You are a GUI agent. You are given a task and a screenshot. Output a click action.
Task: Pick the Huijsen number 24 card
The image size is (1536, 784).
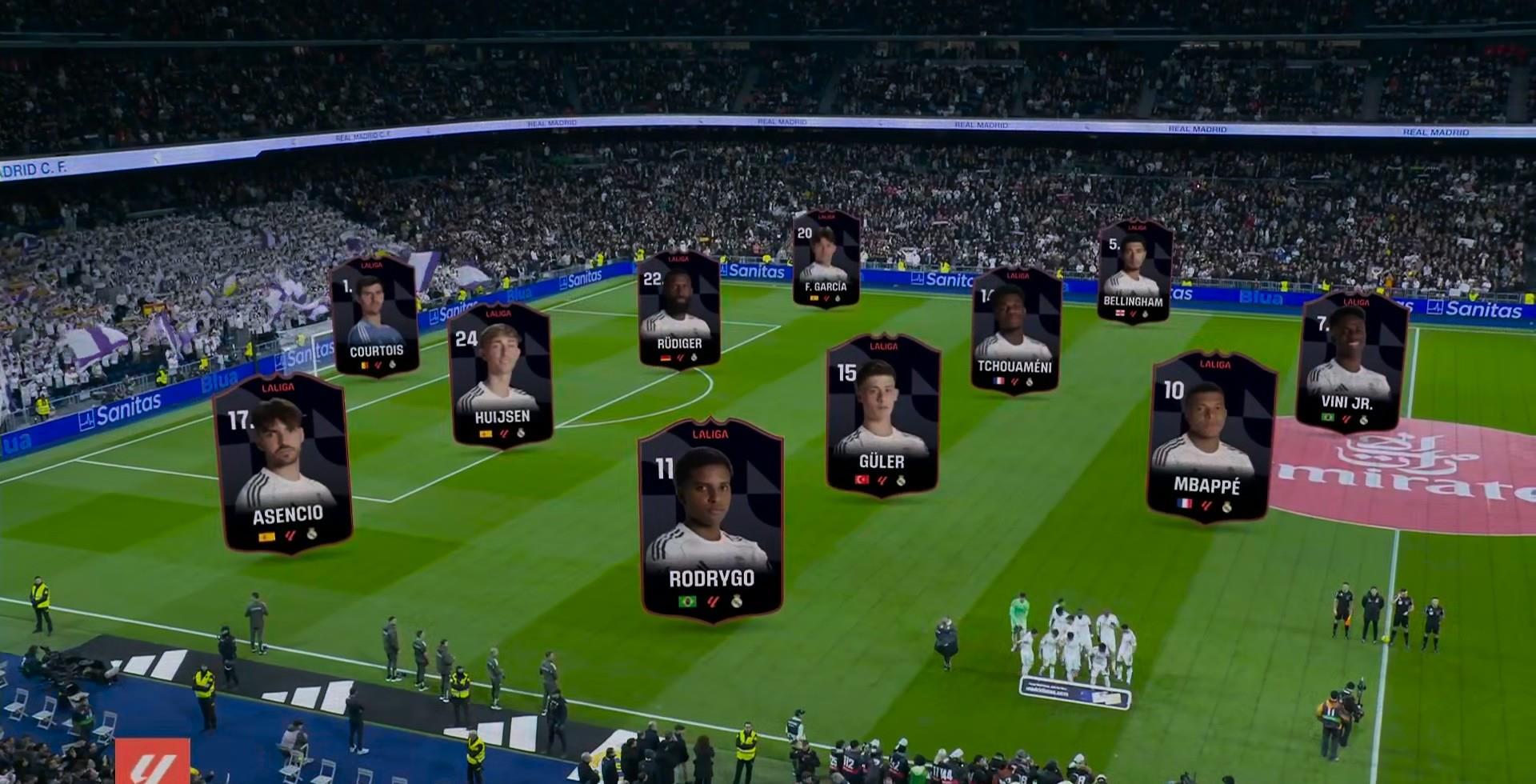(x=501, y=374)
